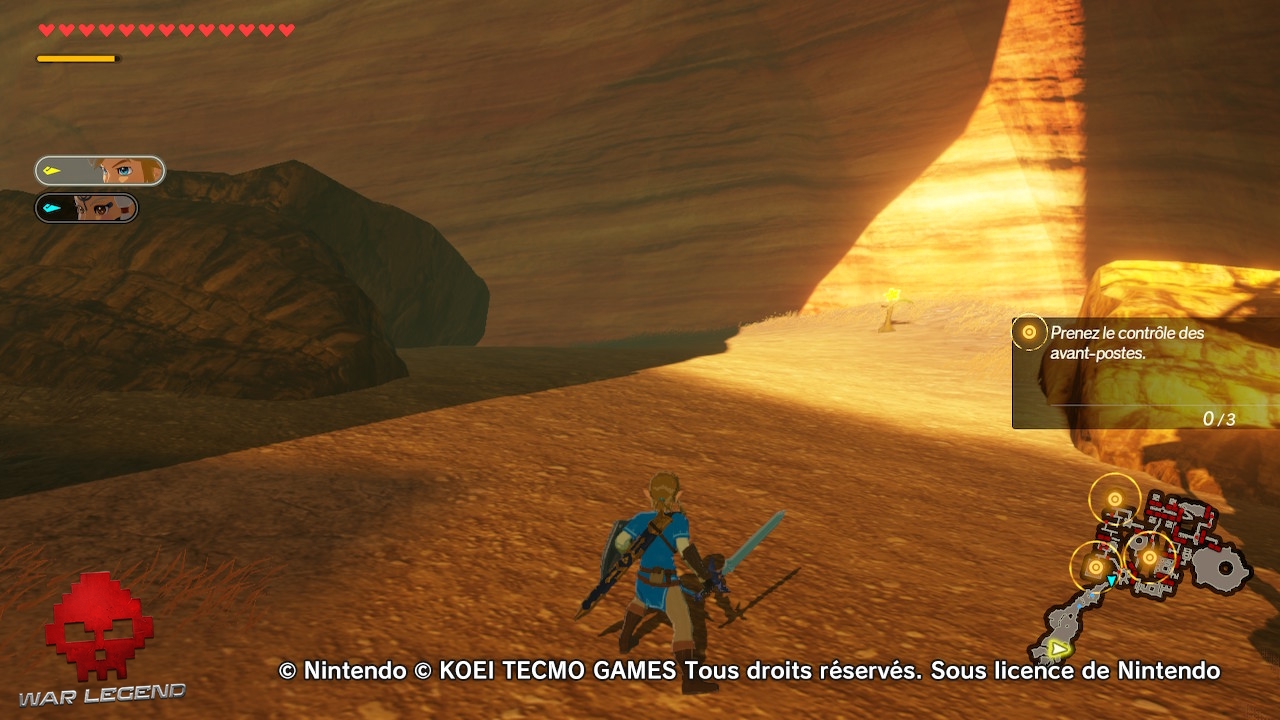This screenshot has width=1280, height=720.
Task: Click the center outpost marker on the minimap
Action: point(1150,555)
